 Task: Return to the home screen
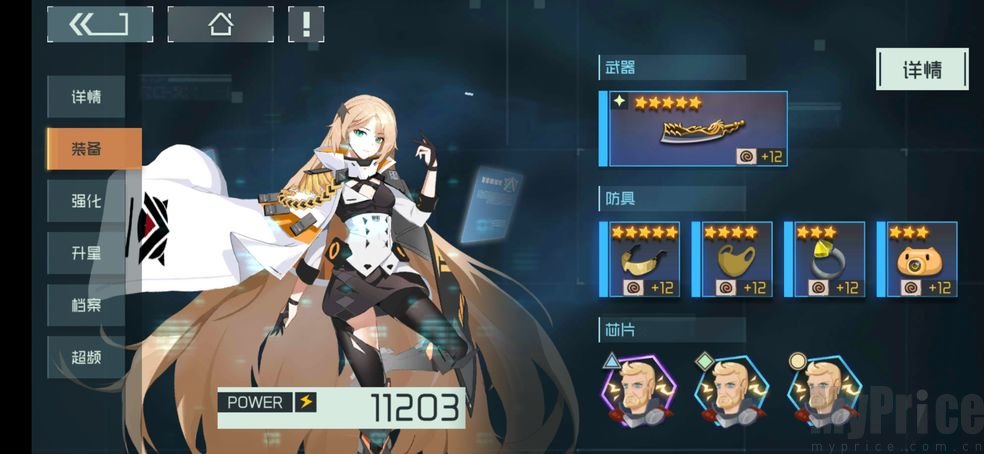(x=220, y=24)
